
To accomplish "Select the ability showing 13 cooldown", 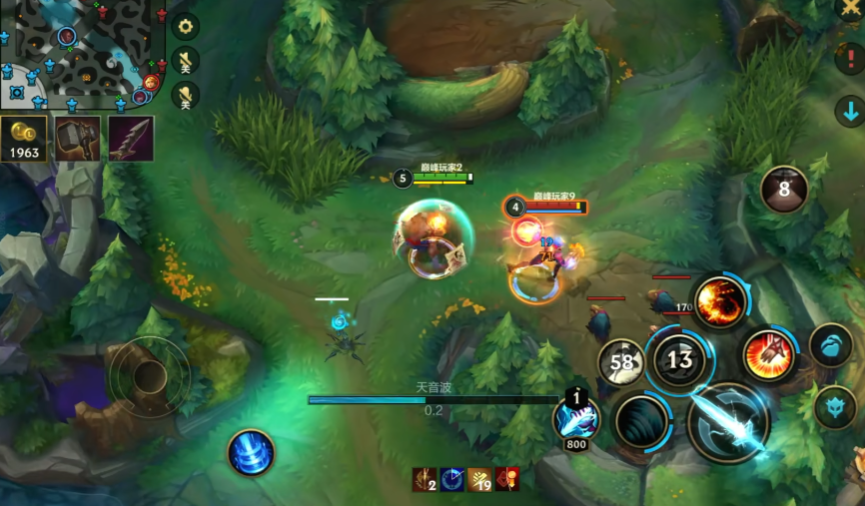I will [680, 360].
